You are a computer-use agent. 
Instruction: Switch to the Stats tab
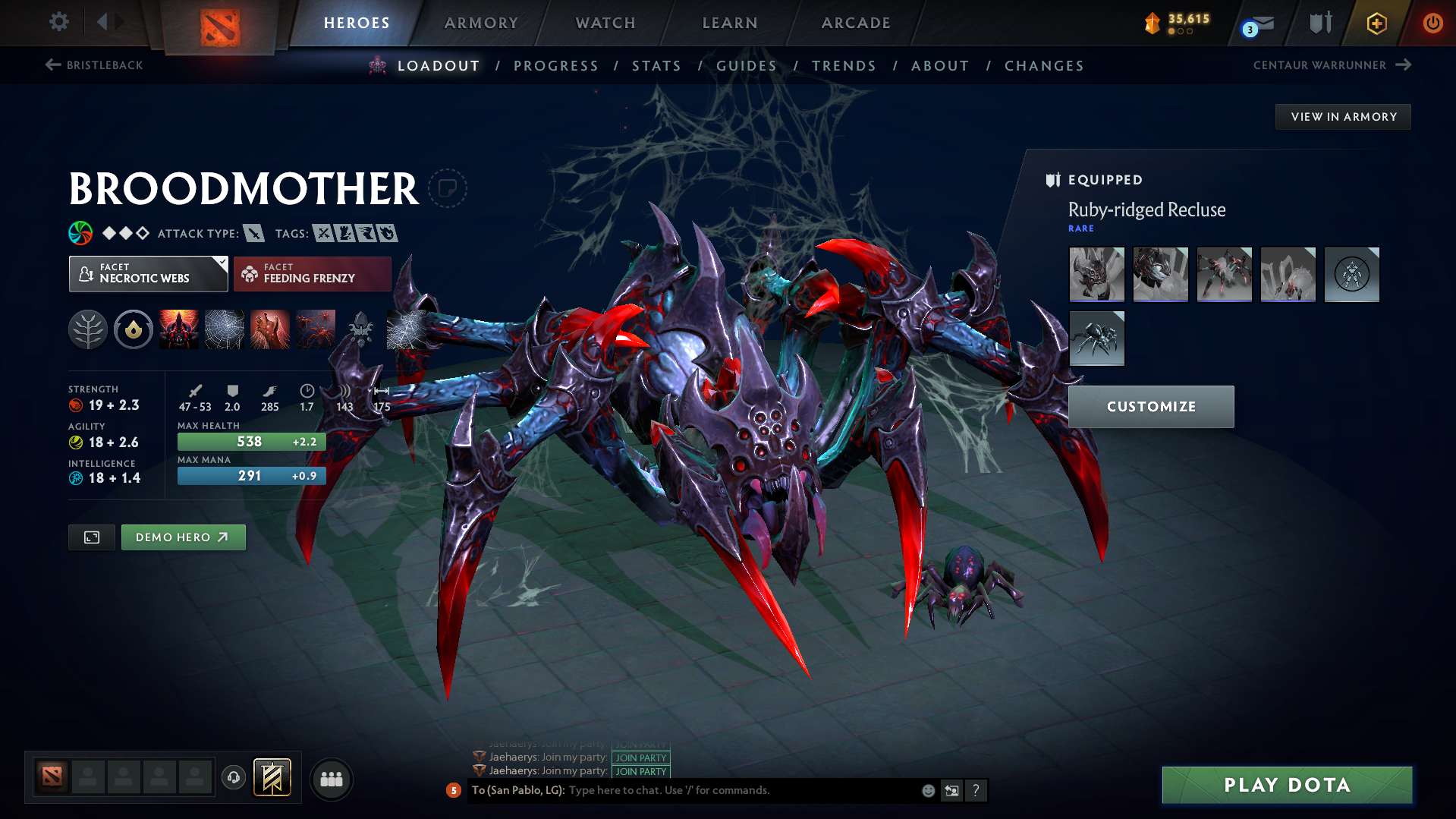click(656, 66)
